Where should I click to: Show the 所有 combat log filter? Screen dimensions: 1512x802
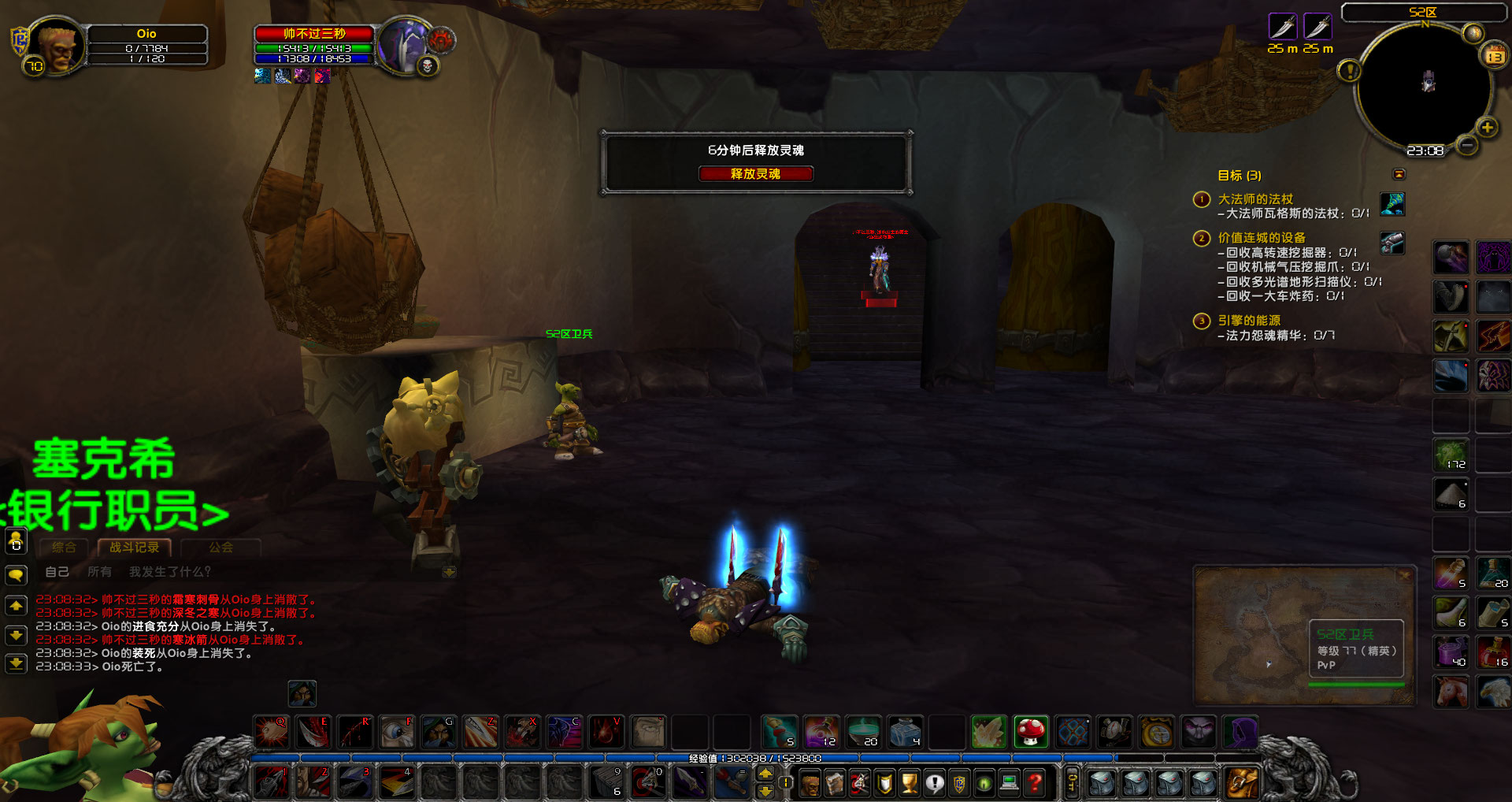point(99,571)
